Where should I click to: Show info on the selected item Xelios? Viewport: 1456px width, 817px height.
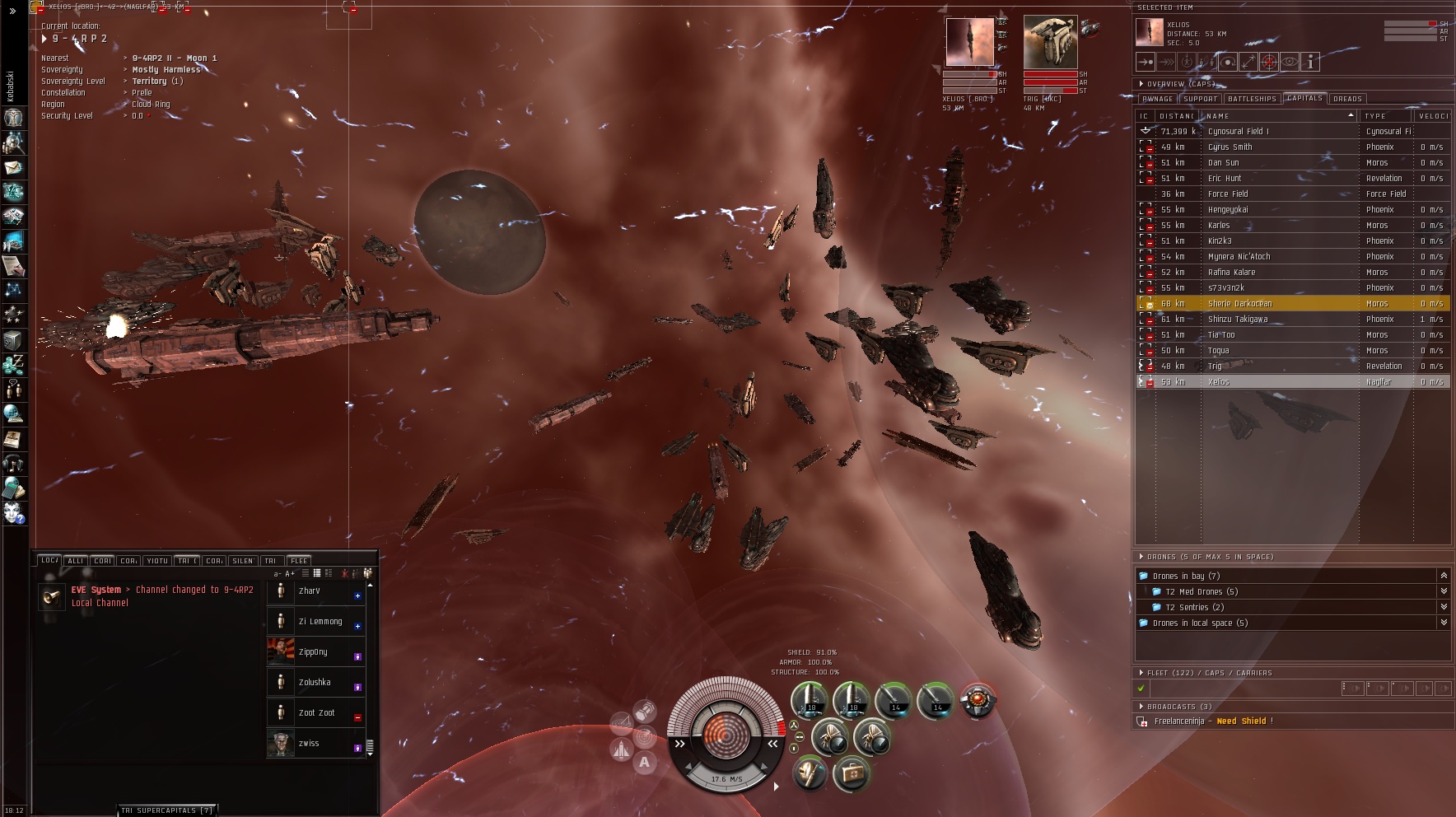(1310, 62)
